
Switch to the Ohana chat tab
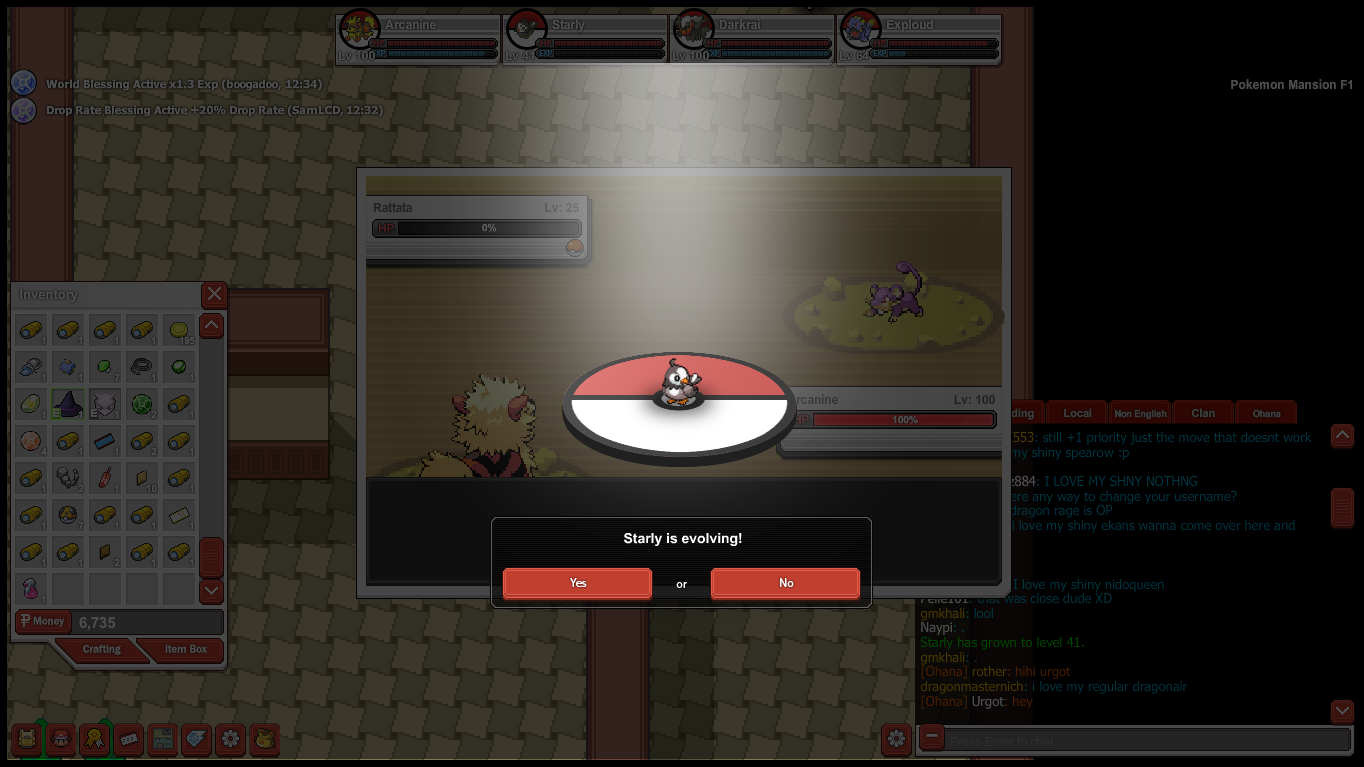(1266, 413)
